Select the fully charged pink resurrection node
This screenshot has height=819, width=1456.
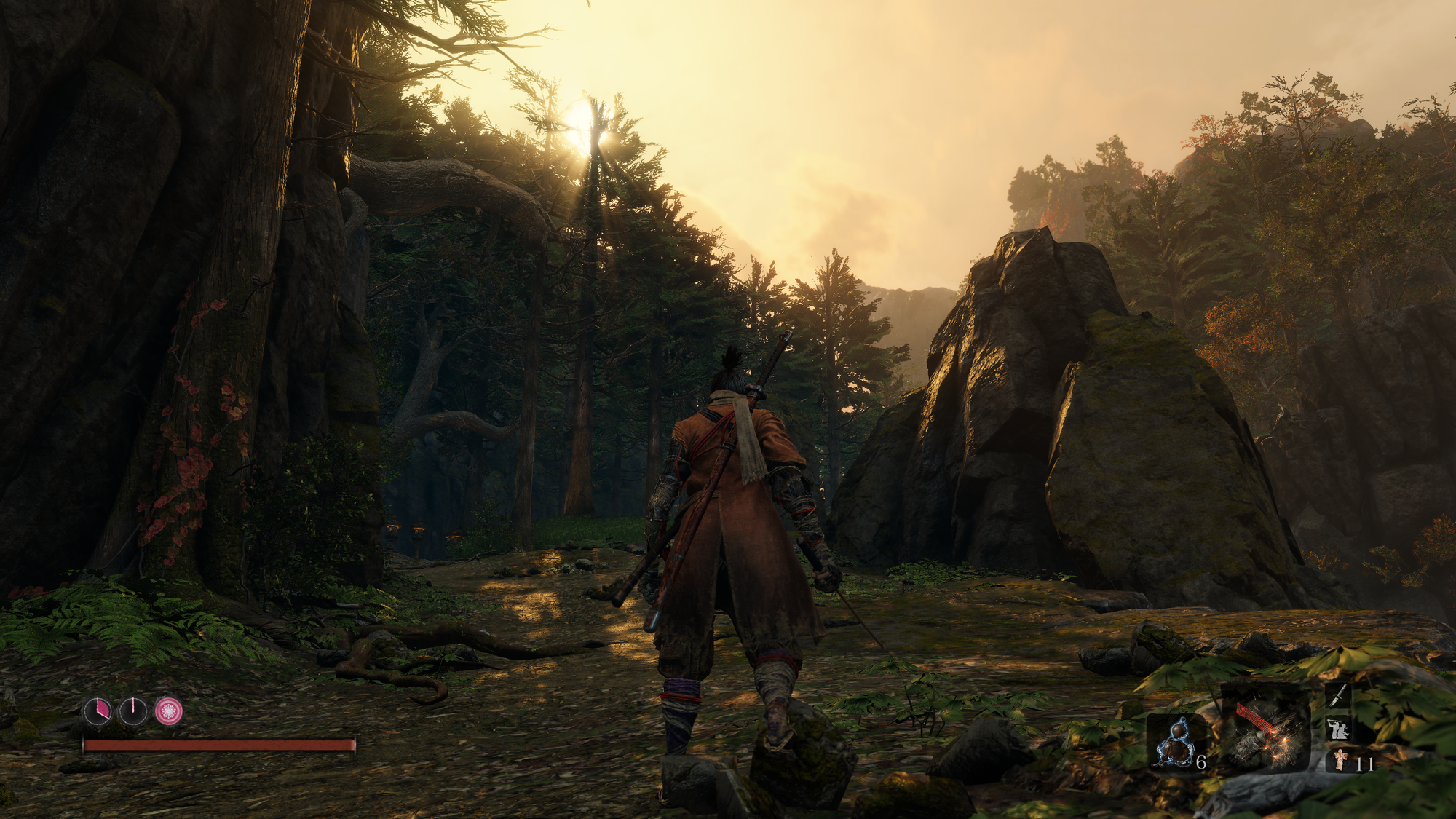point(169,711)
